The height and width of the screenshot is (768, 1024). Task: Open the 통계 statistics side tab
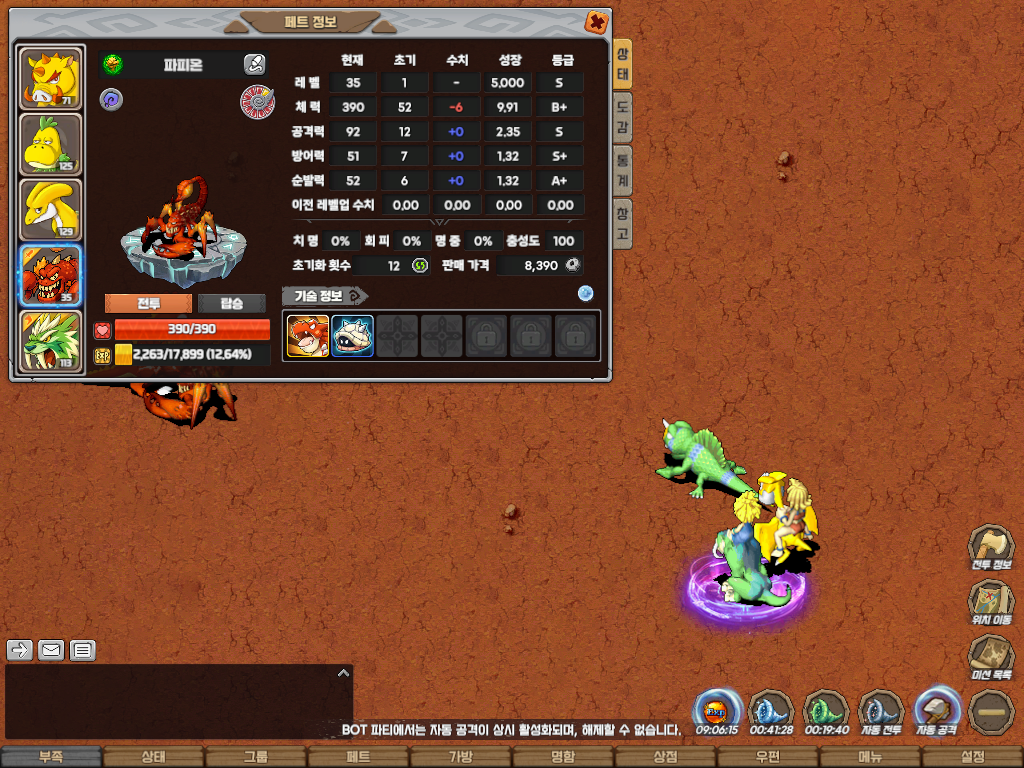click(622, 170)
